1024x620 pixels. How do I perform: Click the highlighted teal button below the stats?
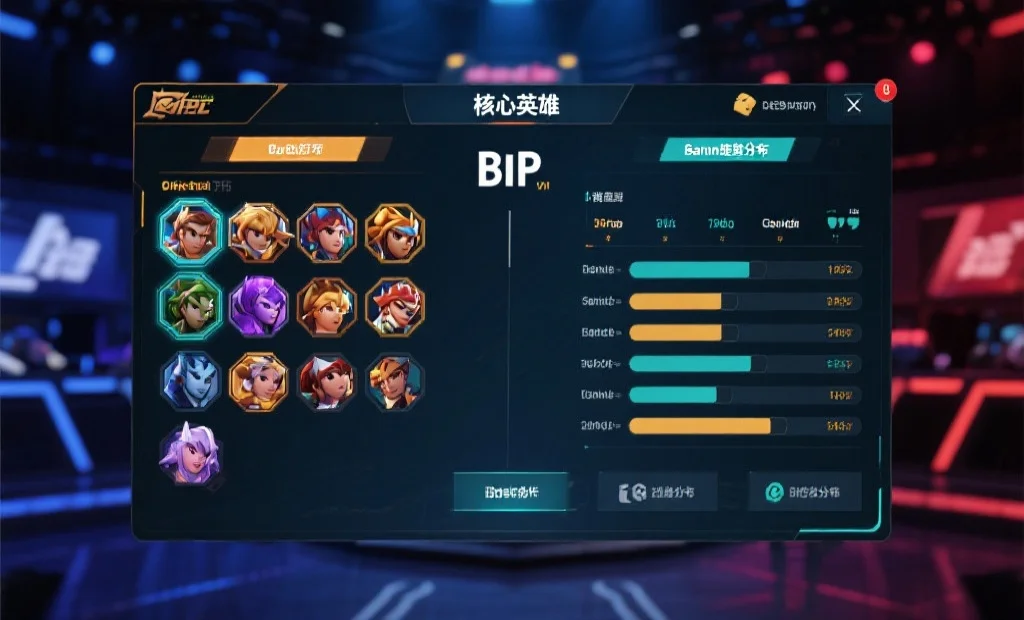(511, 492)
